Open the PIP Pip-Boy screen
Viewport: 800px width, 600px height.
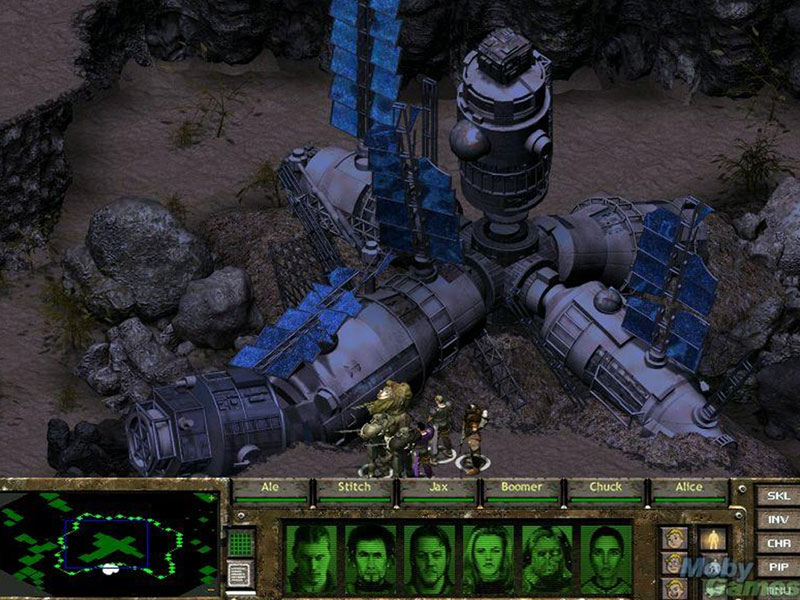(x=776, y=567)
